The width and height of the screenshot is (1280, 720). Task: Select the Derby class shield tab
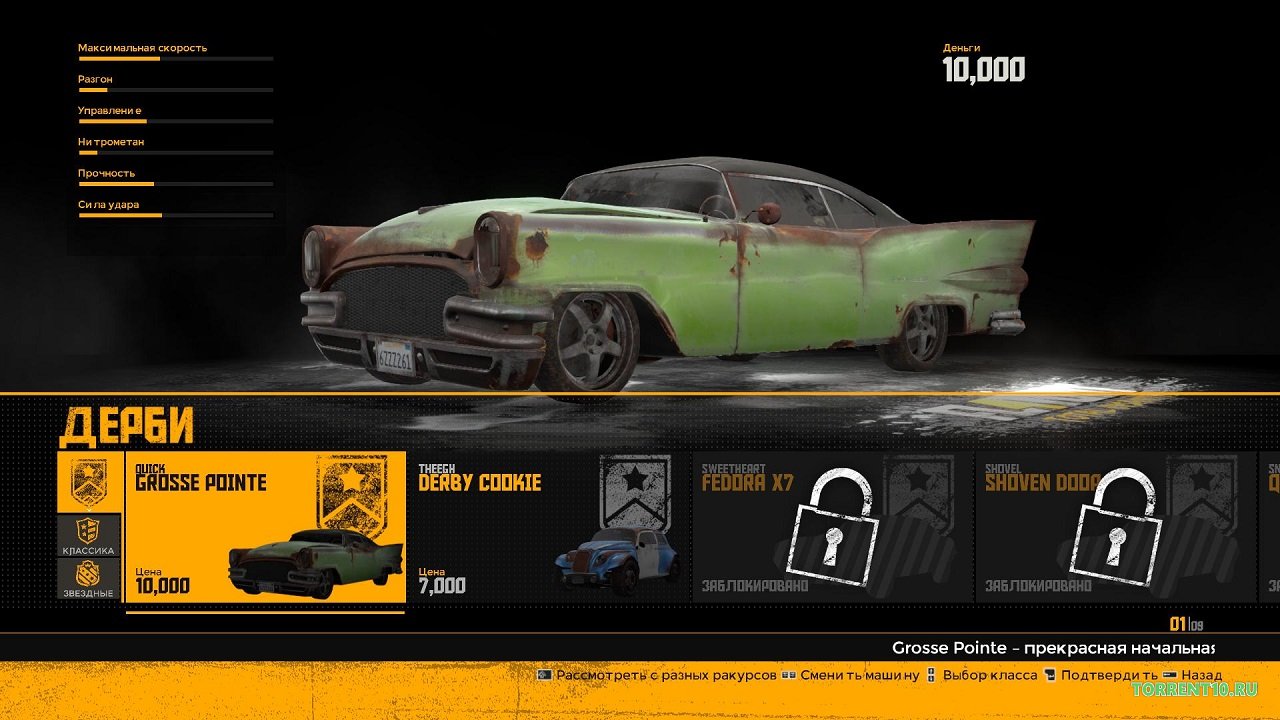[89, 482]
